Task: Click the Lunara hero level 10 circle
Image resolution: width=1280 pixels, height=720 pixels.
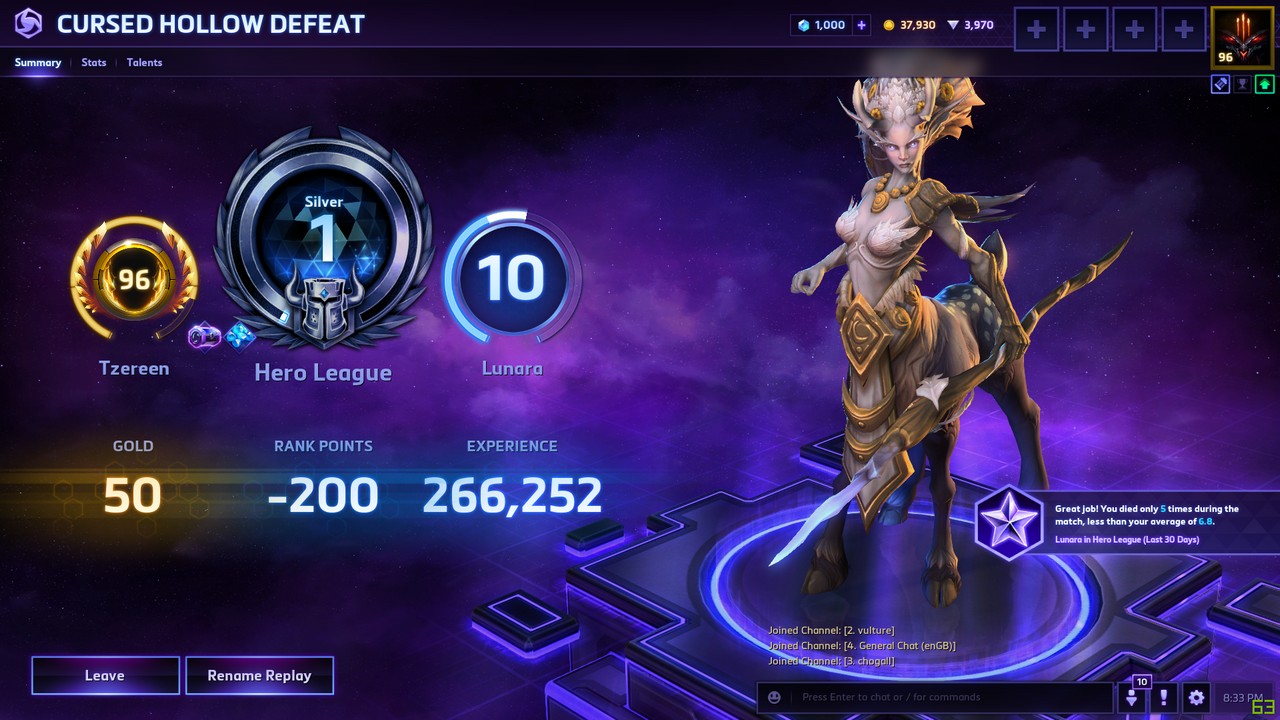Action: click(512, 277)
